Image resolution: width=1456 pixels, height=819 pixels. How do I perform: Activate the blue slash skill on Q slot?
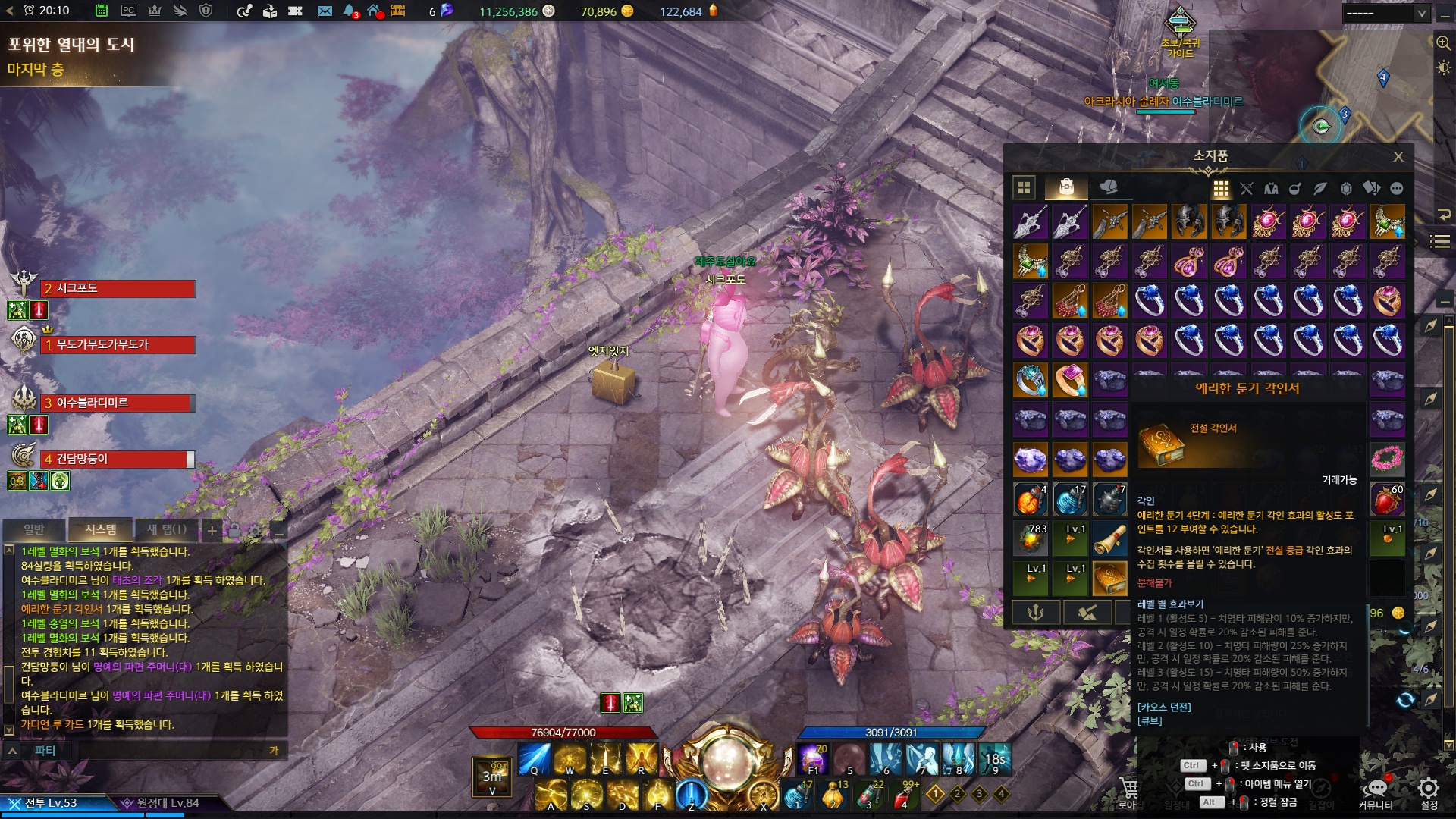pos(534,758)
